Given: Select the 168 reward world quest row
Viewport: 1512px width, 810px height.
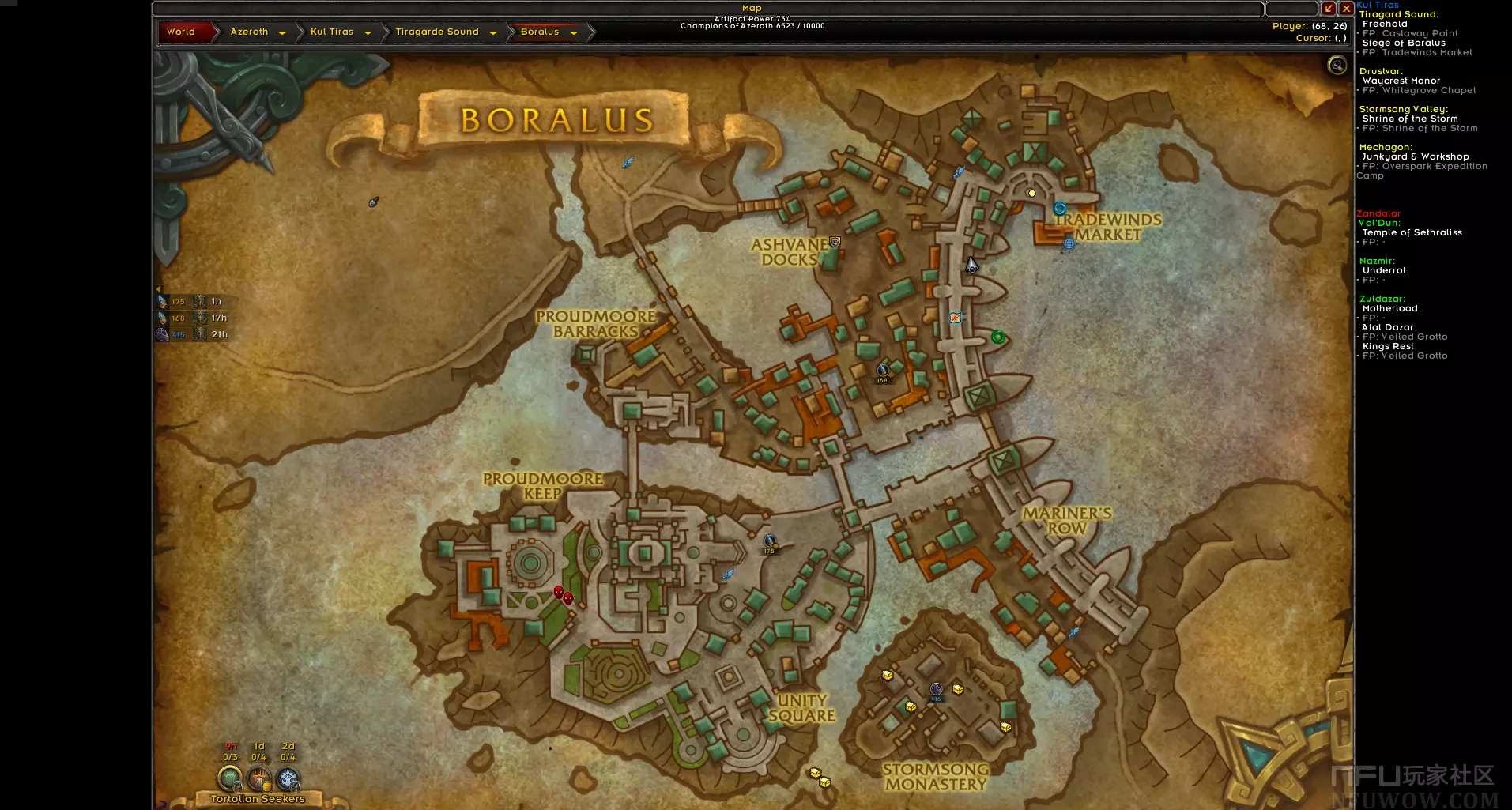Looking at the screenshot, I should 192,318.
